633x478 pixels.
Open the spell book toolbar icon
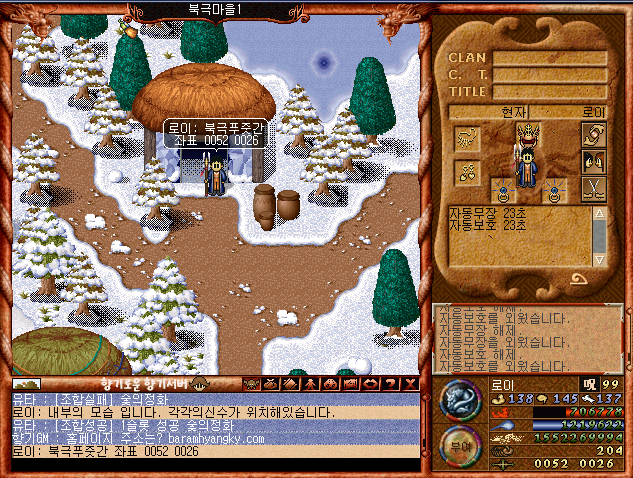point(291,384)
